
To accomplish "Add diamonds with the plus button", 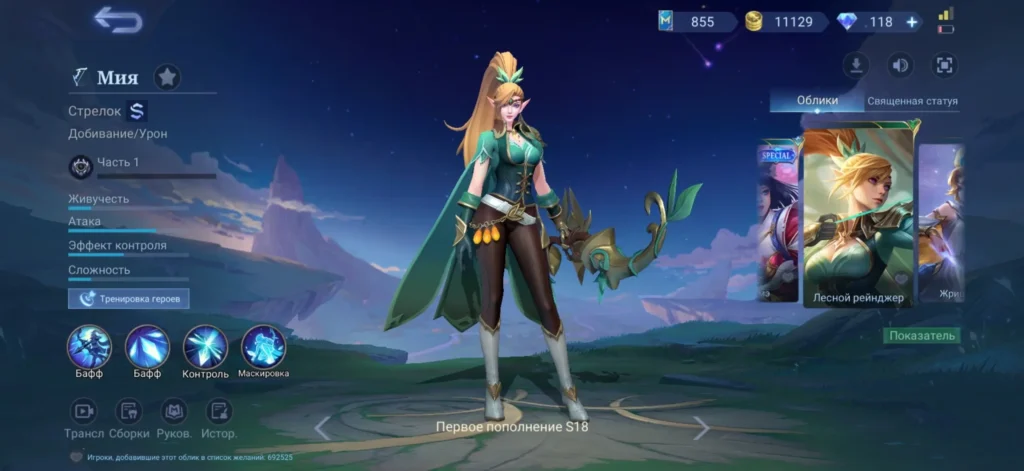I will (911, 21).
